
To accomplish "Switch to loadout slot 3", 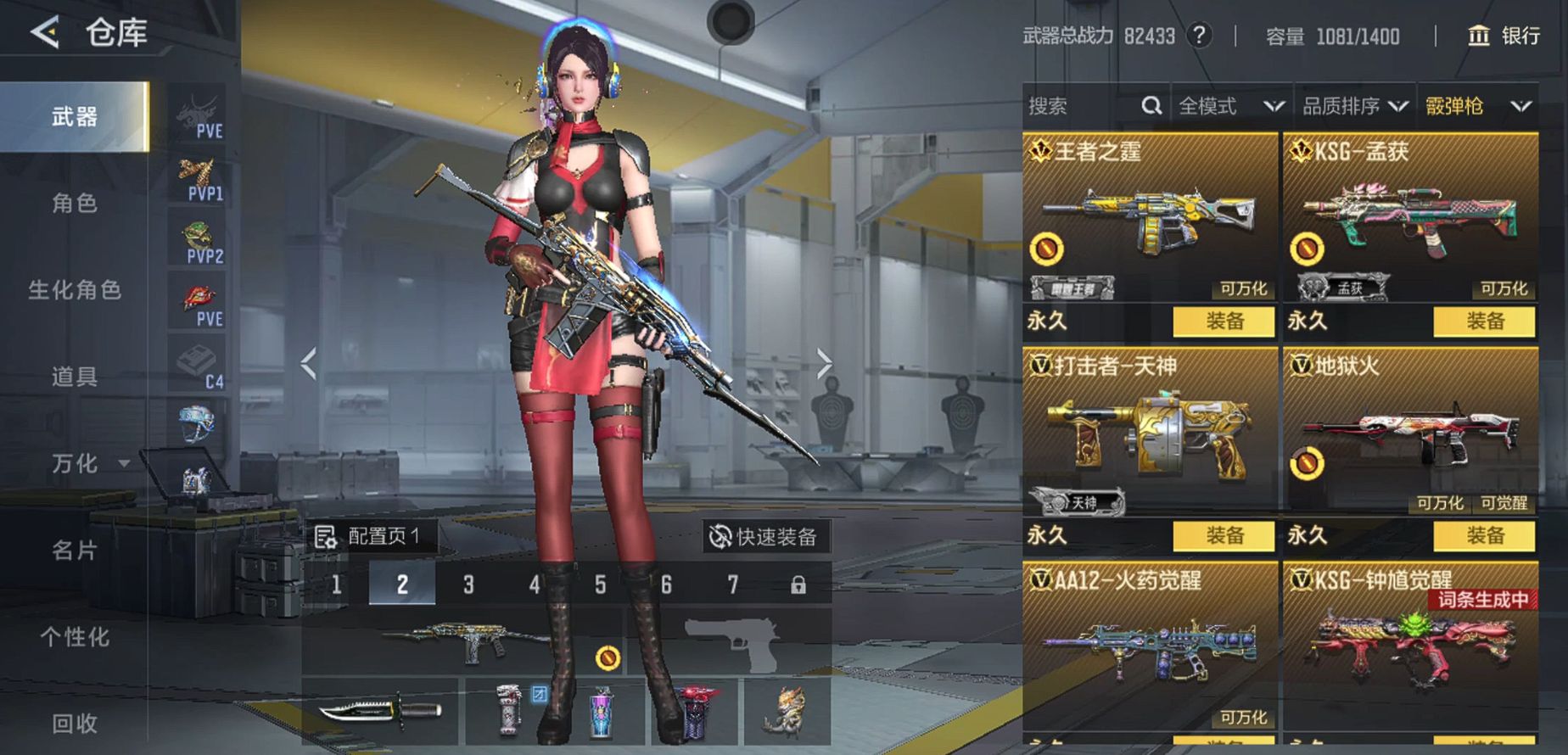I will [468, 584].
